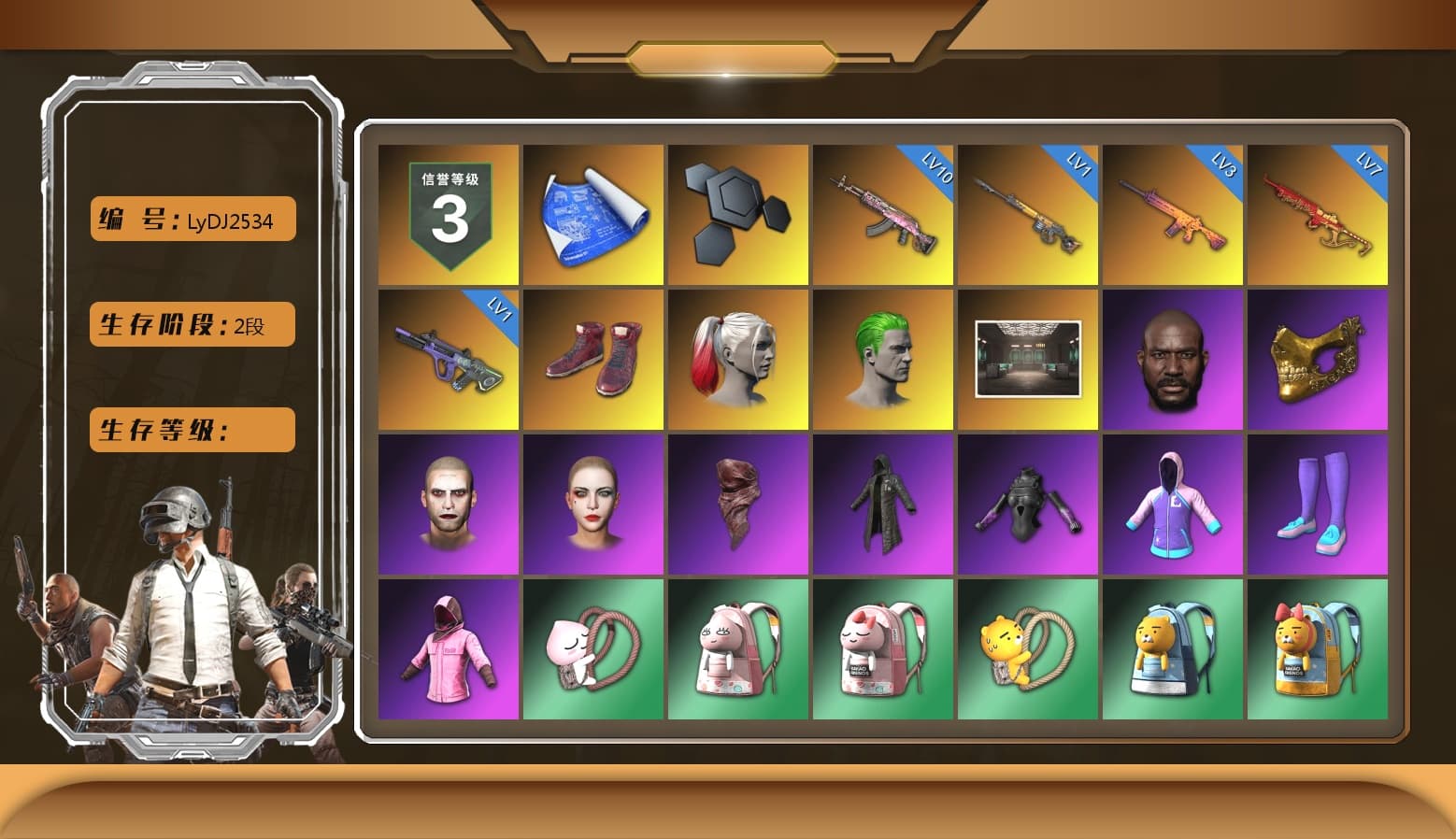Select the gold half-face mask item
The image size is (1456, 839).
[x=1319, y=359]
